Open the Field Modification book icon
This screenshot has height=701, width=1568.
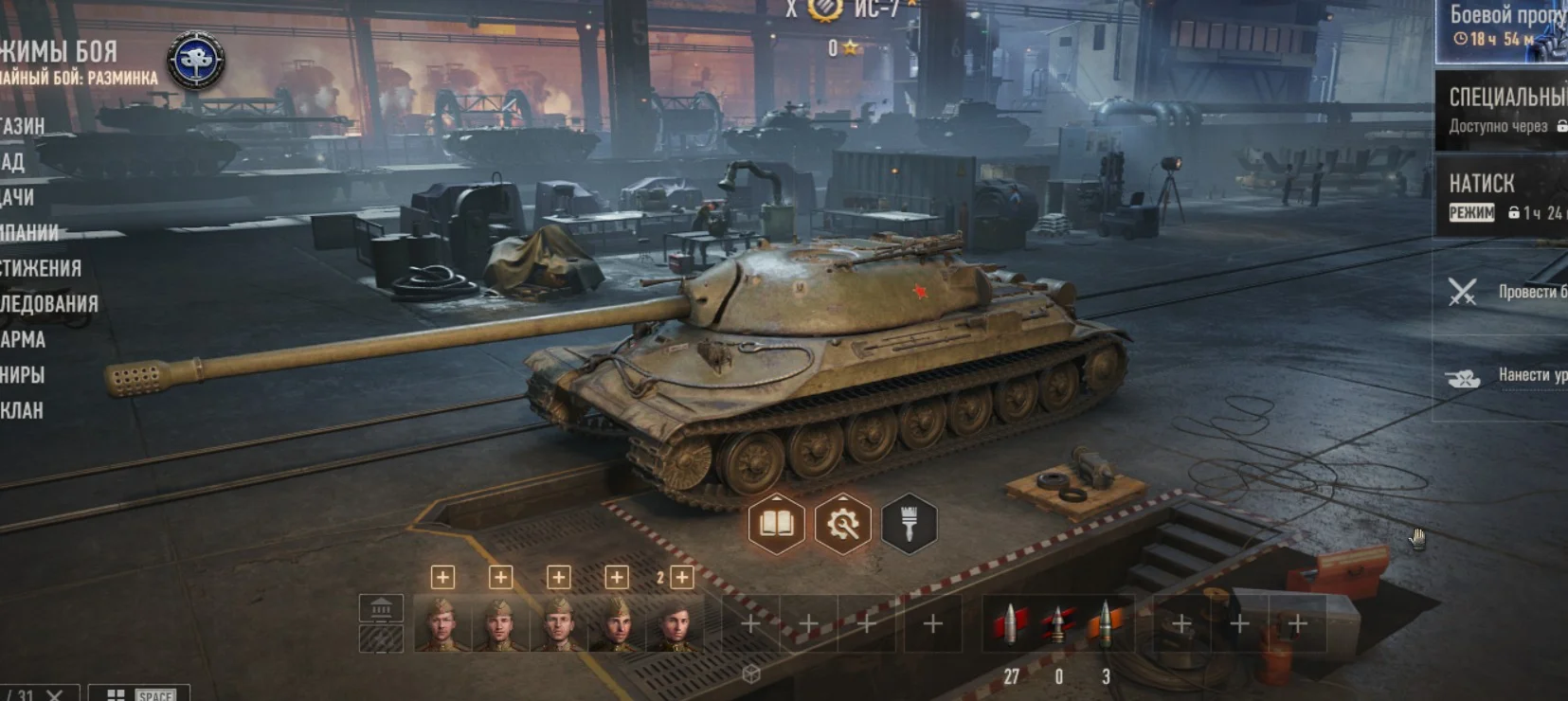[x=777, y=525]
